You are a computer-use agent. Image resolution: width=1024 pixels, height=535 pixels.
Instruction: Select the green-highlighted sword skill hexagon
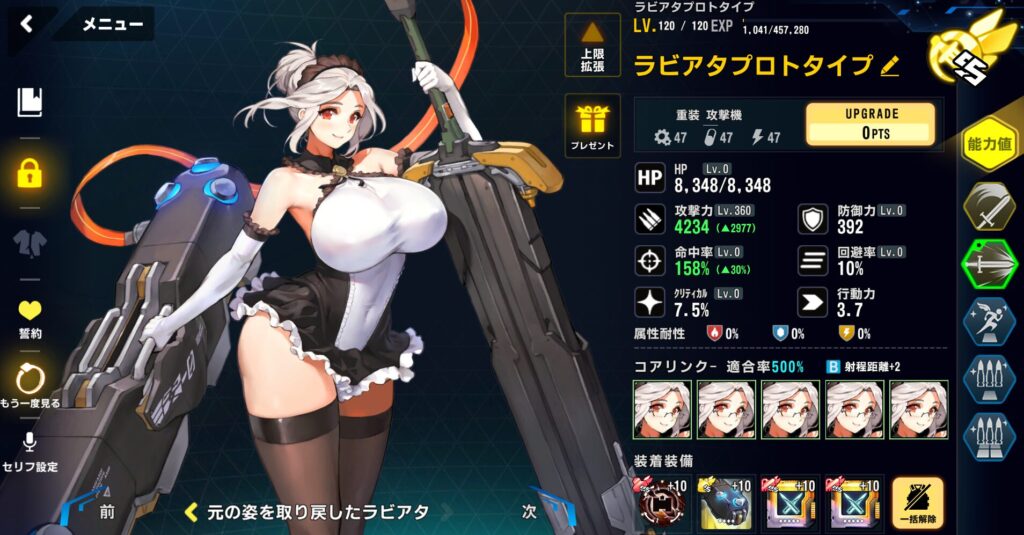tap(989, 264)
